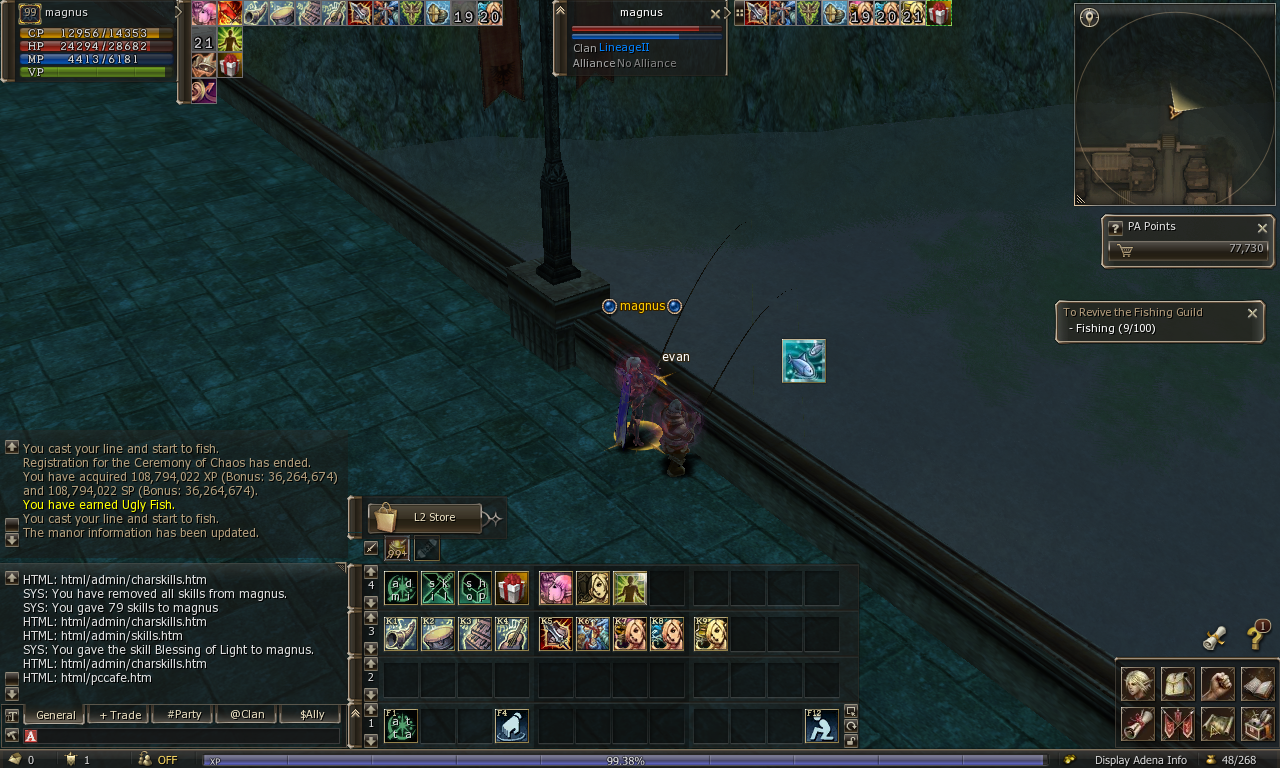Open the Map icon in the menu panel

click(1217, 723)
